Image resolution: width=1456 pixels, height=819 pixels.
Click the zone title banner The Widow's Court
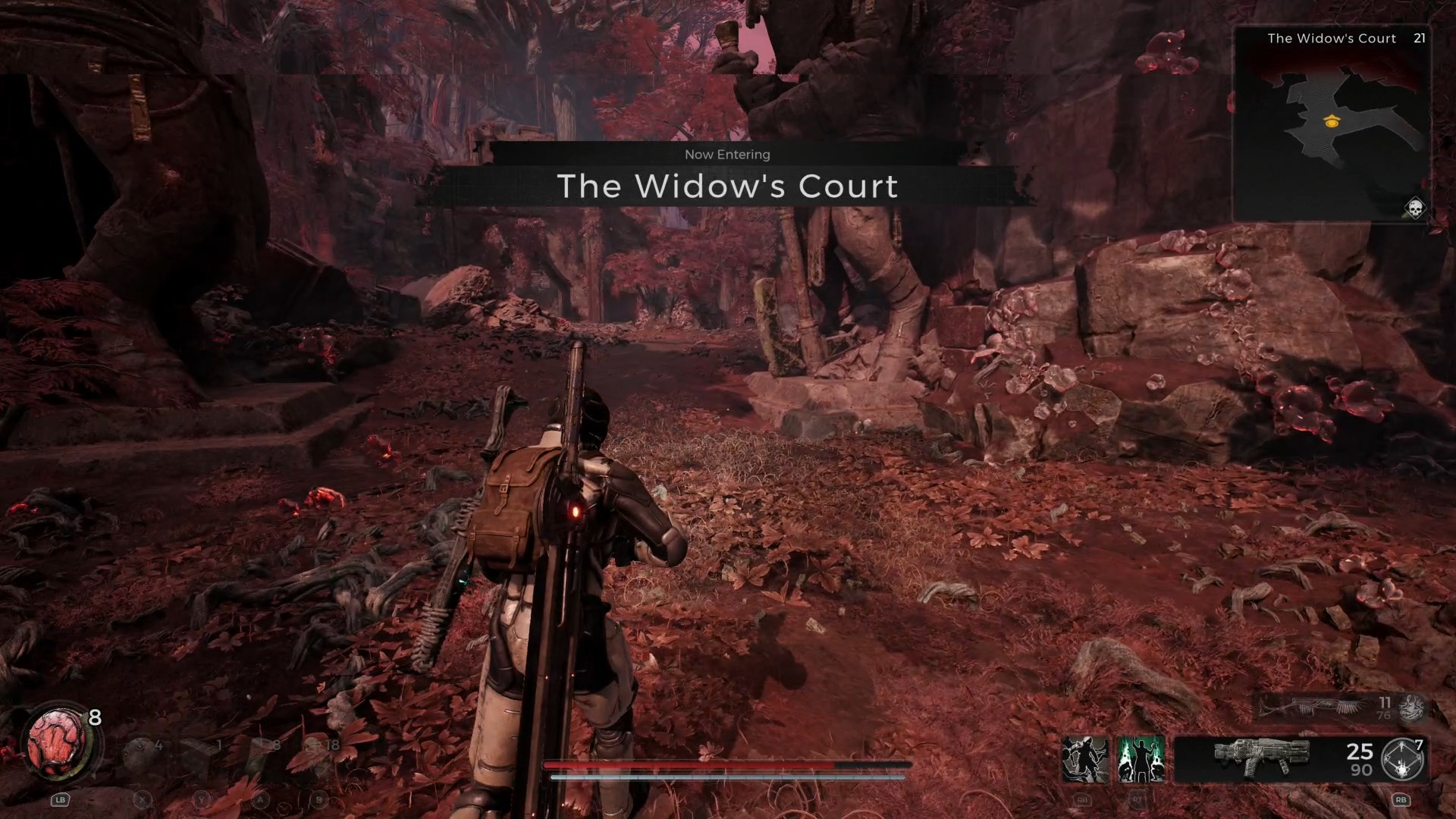point(726,187)
